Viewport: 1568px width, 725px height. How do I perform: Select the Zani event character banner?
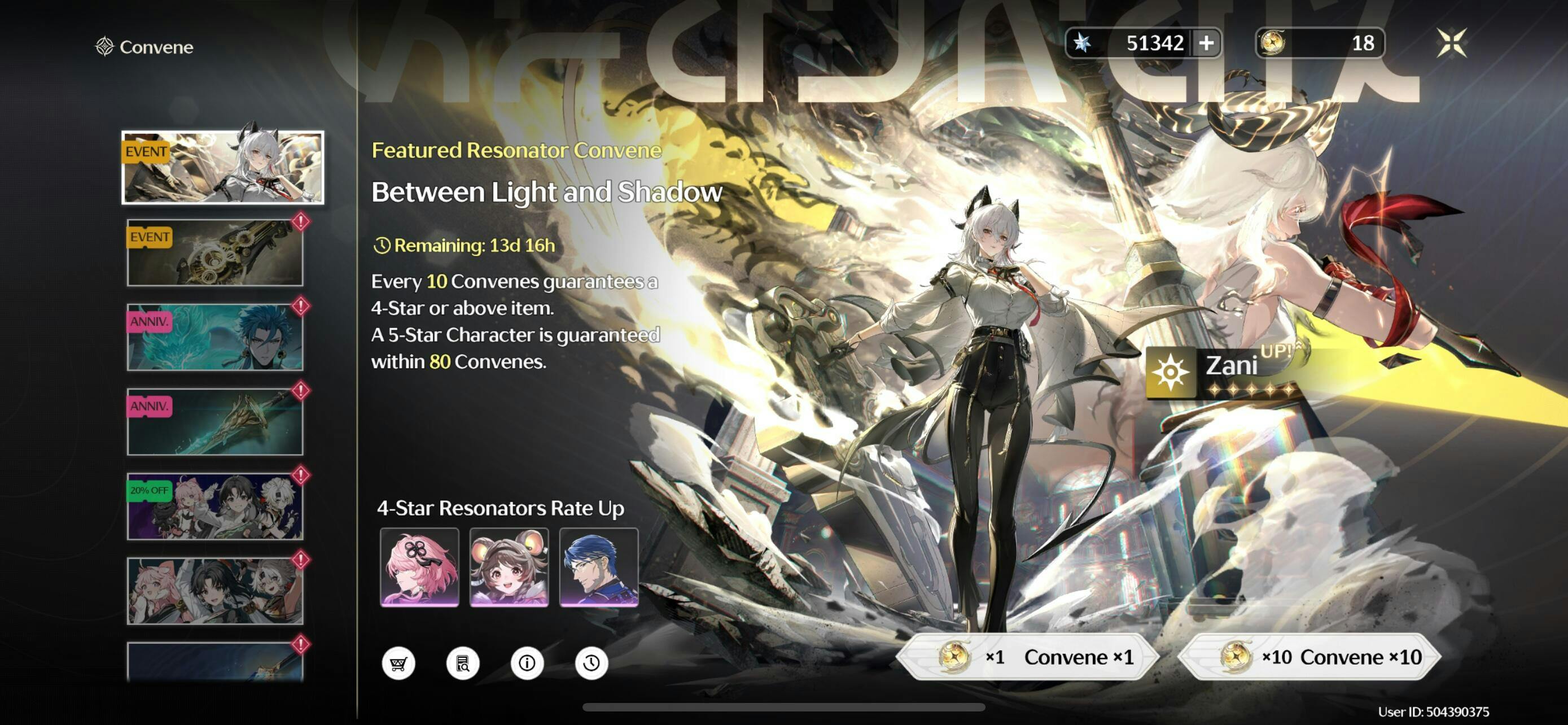point(223,167)
